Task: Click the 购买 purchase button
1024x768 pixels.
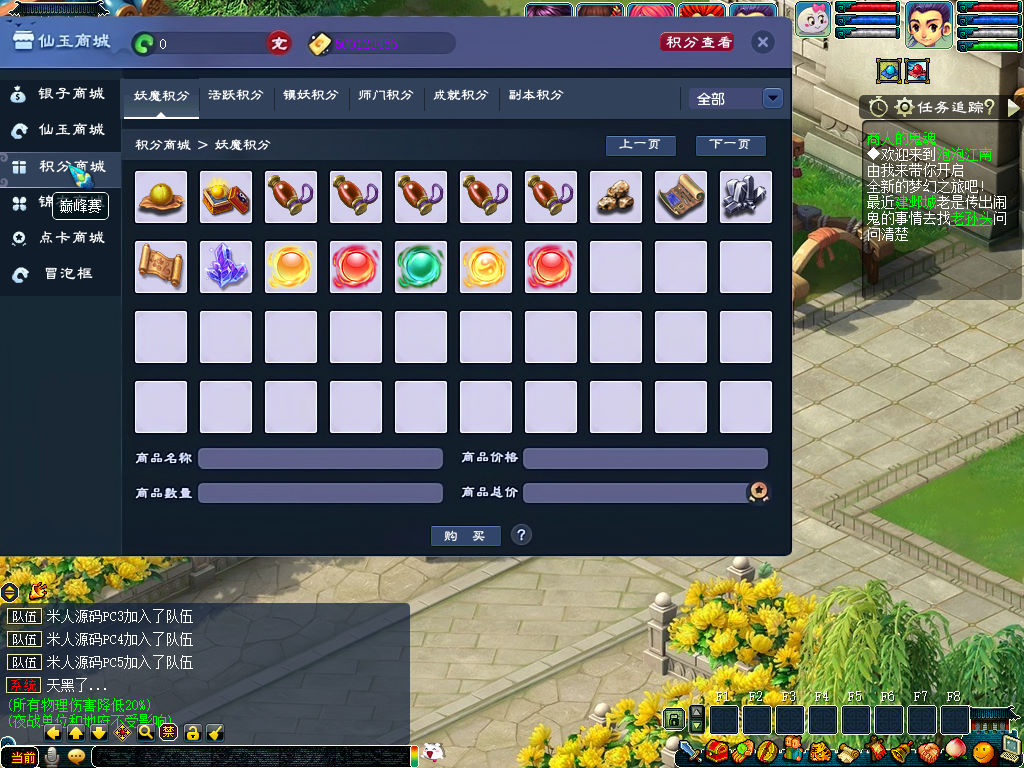Action: click(465, 536)
